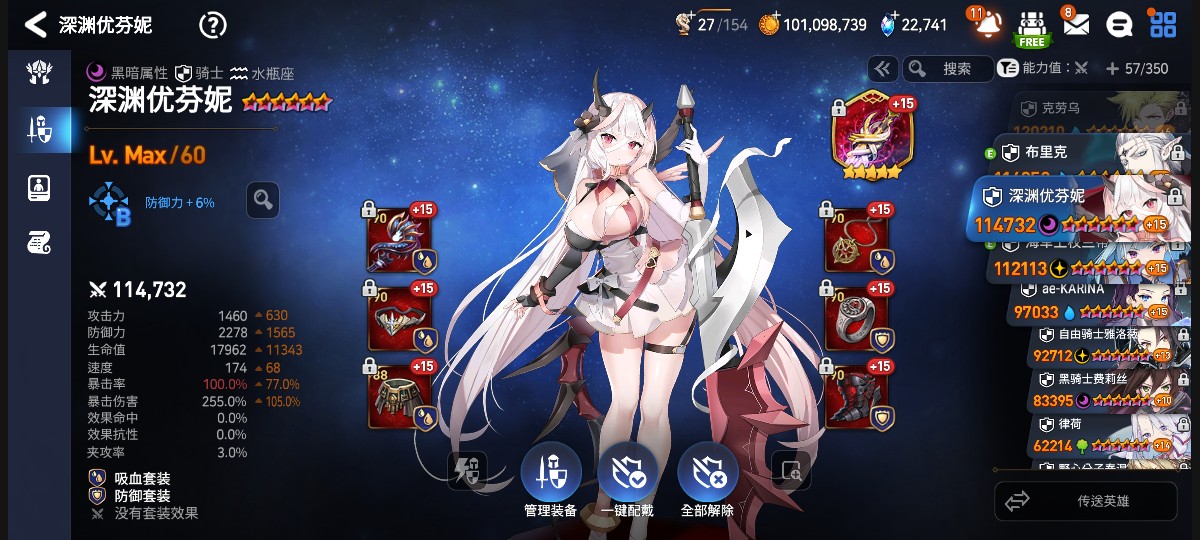The width and height of the screenshot is (1200, 540).
Task: Open the FREE shop icon
Action: click(x=1031, y=27)
